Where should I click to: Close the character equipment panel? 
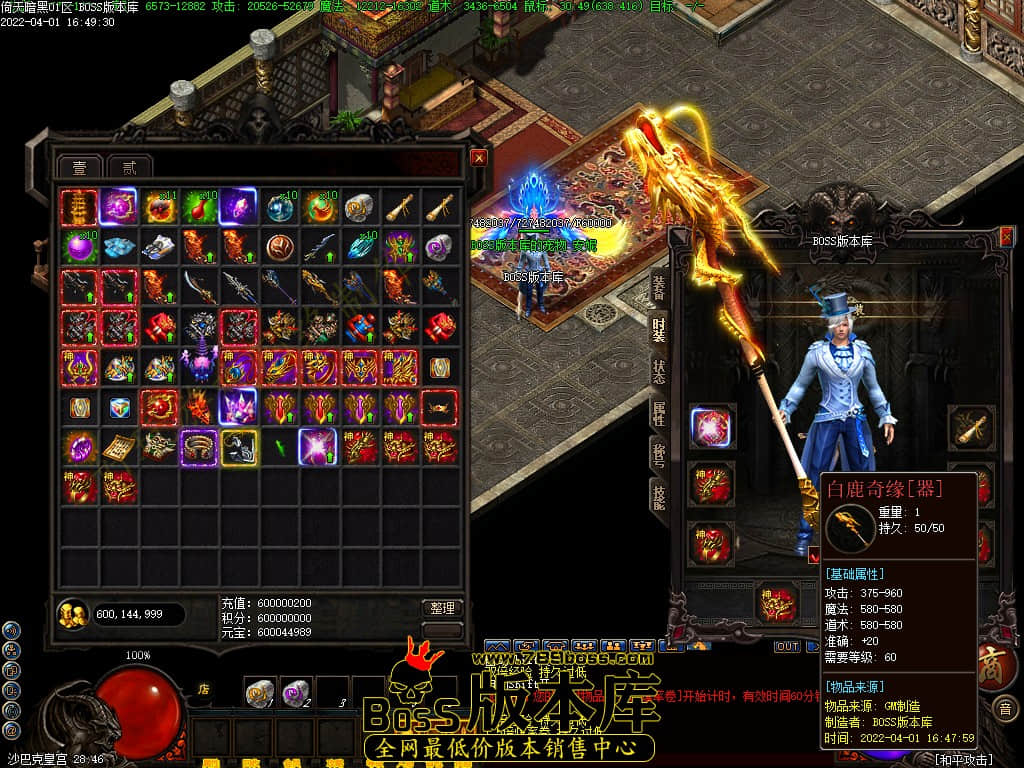1006,236
